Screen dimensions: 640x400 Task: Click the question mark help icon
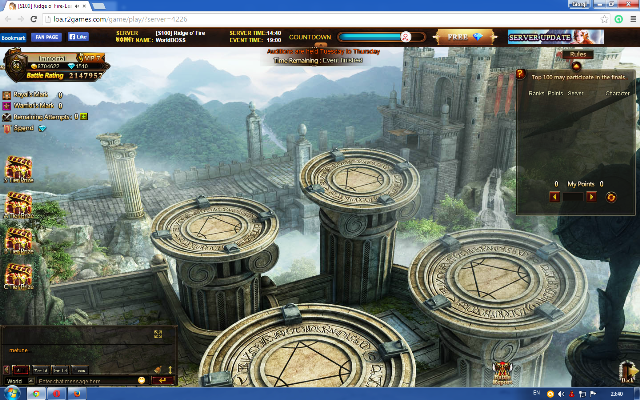point(522,74)
